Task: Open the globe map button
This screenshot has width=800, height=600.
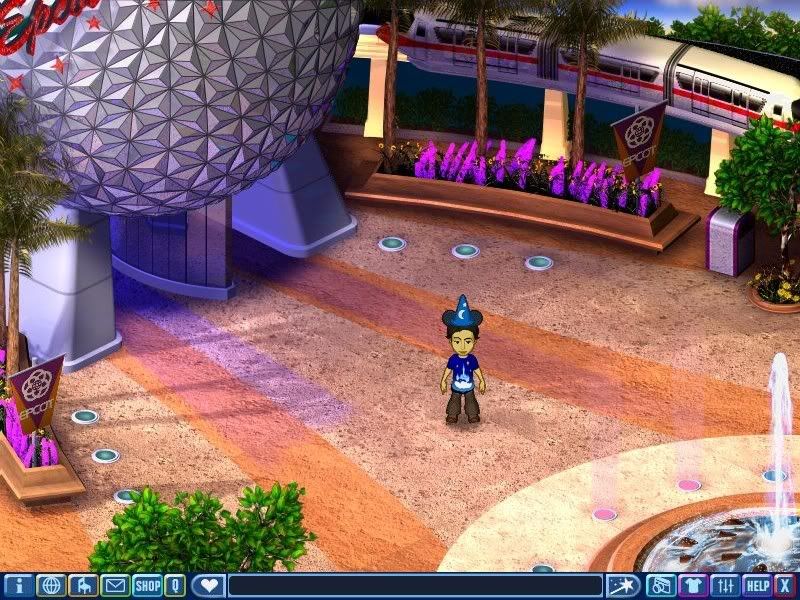Action: pos(51,586)
